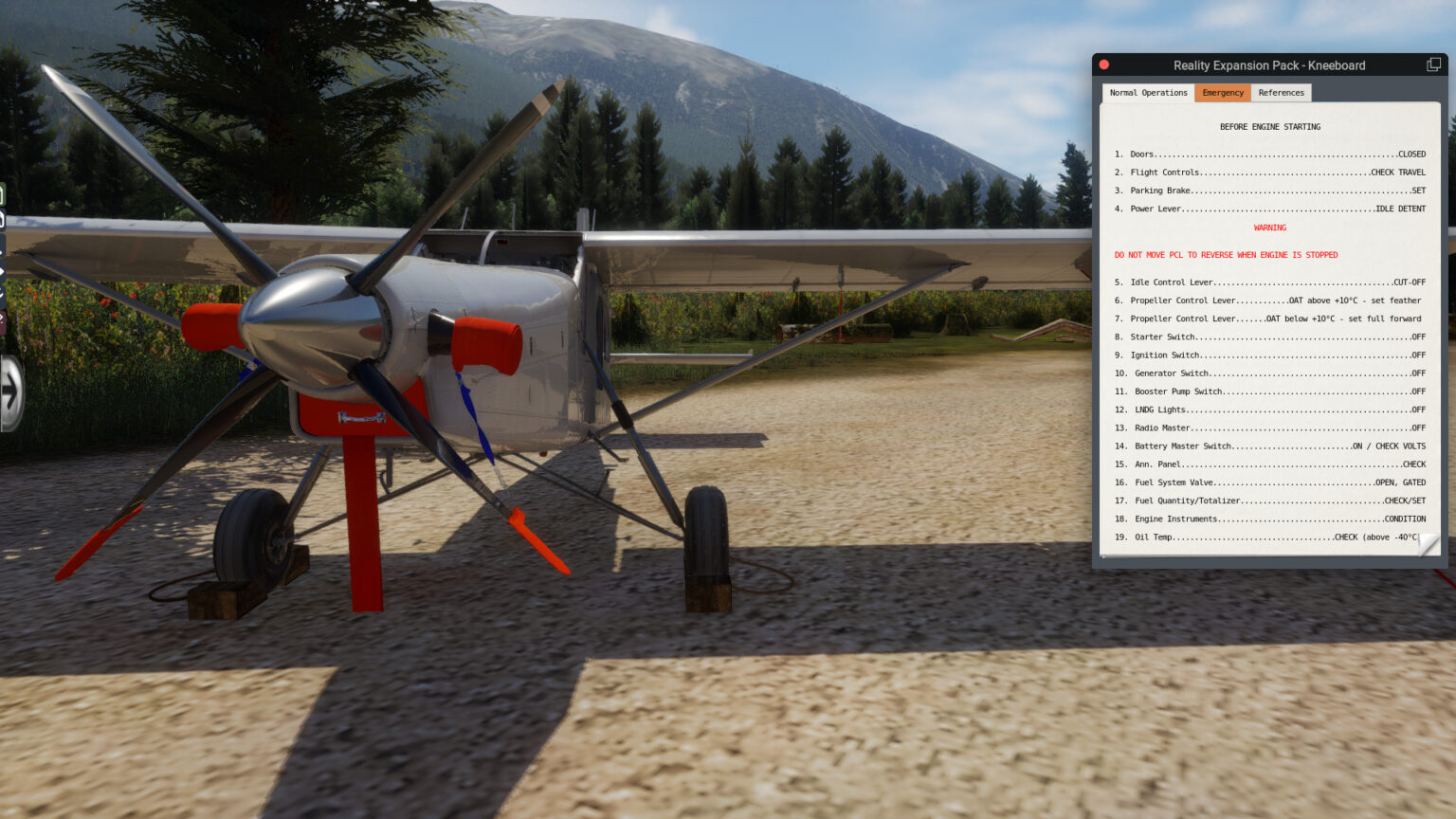Click the BEFORE ENGINE STARTING heading
Viewport: 1456px width, 819px height.
click(x=1270, y=126)
